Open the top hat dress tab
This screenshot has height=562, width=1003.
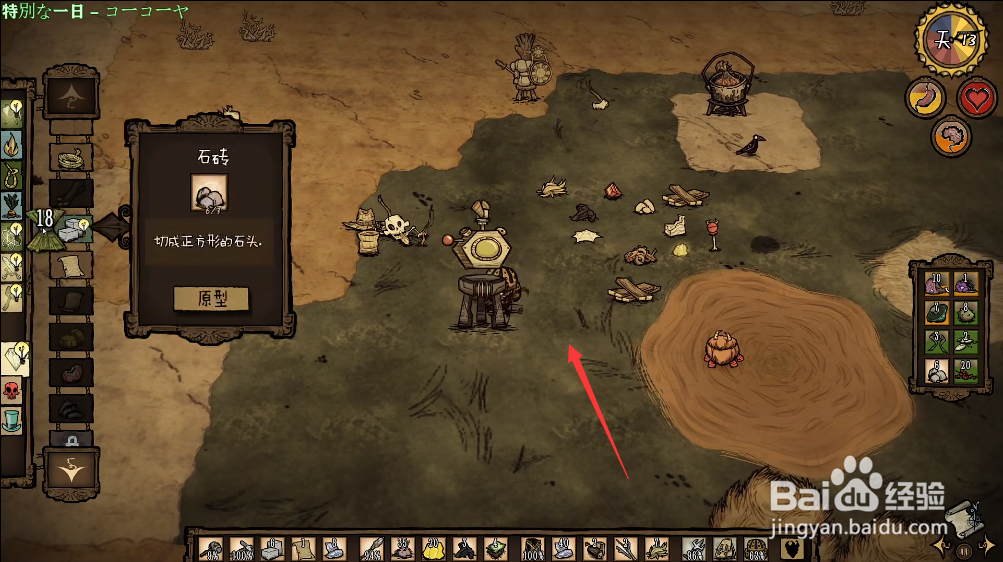[x=12, y=418]
